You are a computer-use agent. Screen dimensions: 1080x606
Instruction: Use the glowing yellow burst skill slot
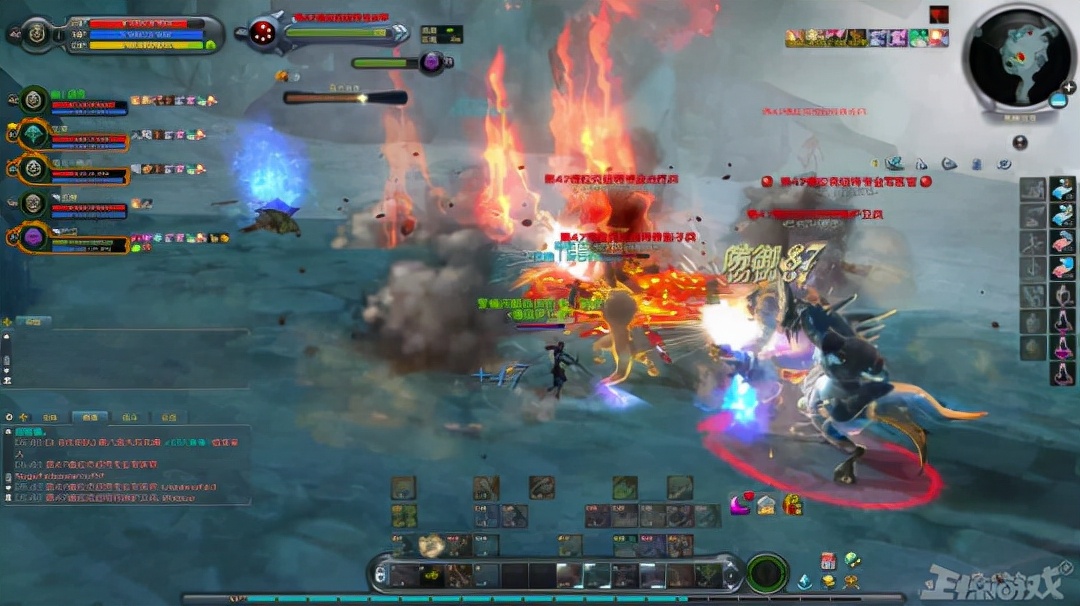(431, 546)
